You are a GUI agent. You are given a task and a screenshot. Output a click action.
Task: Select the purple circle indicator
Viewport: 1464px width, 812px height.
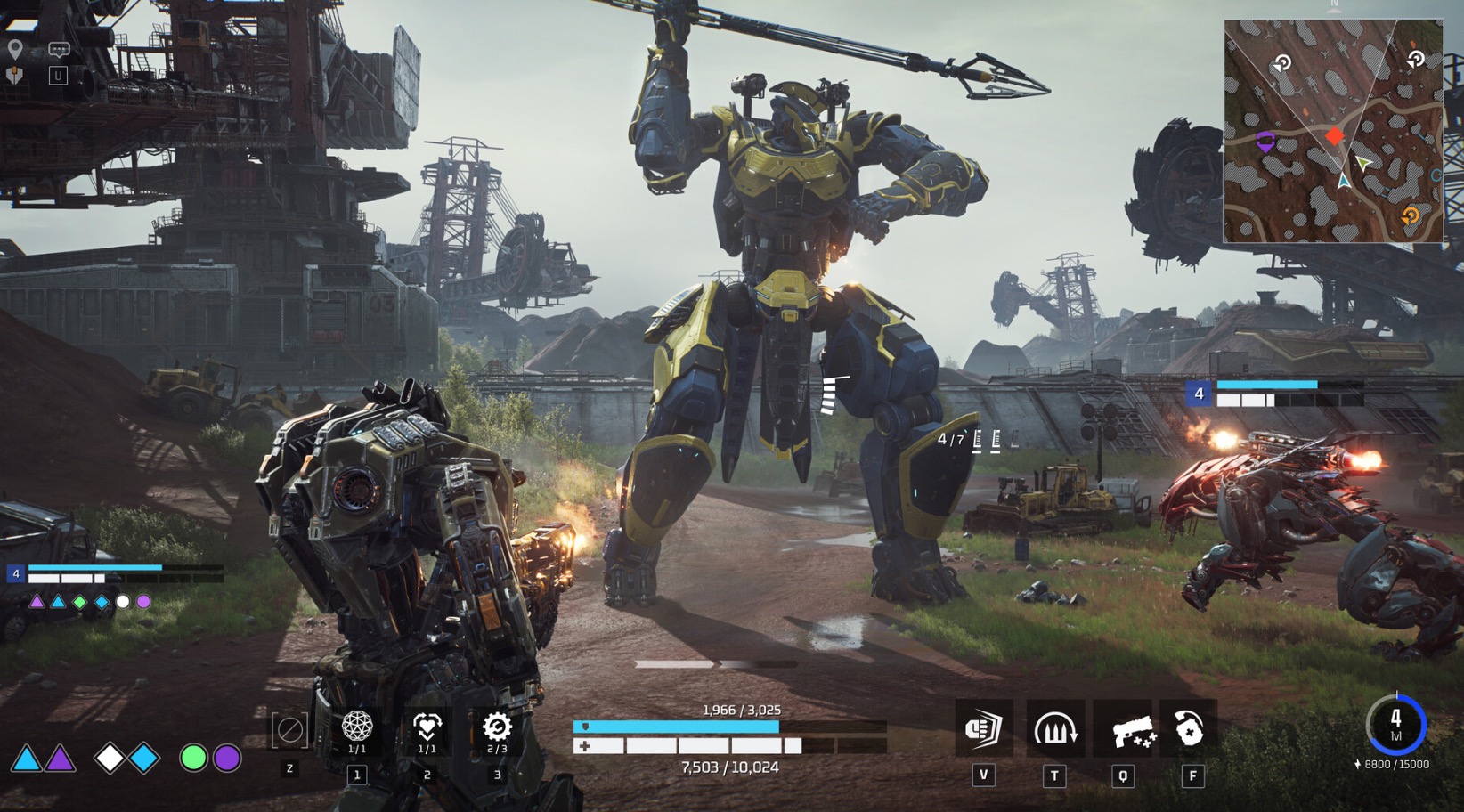click(x=227, y=758)
